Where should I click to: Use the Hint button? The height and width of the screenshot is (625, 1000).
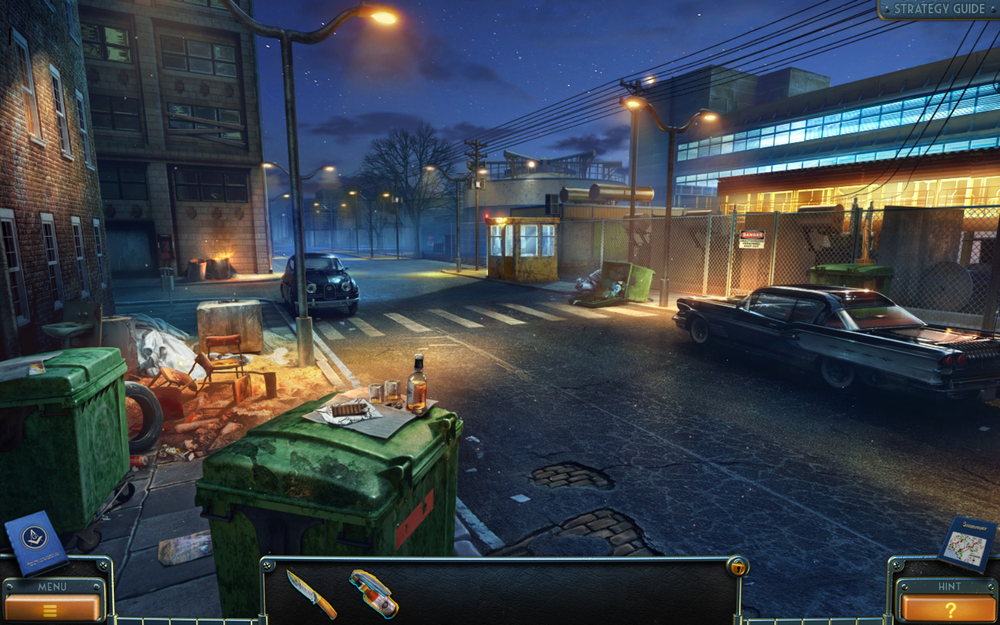click(x=948, y=607)
